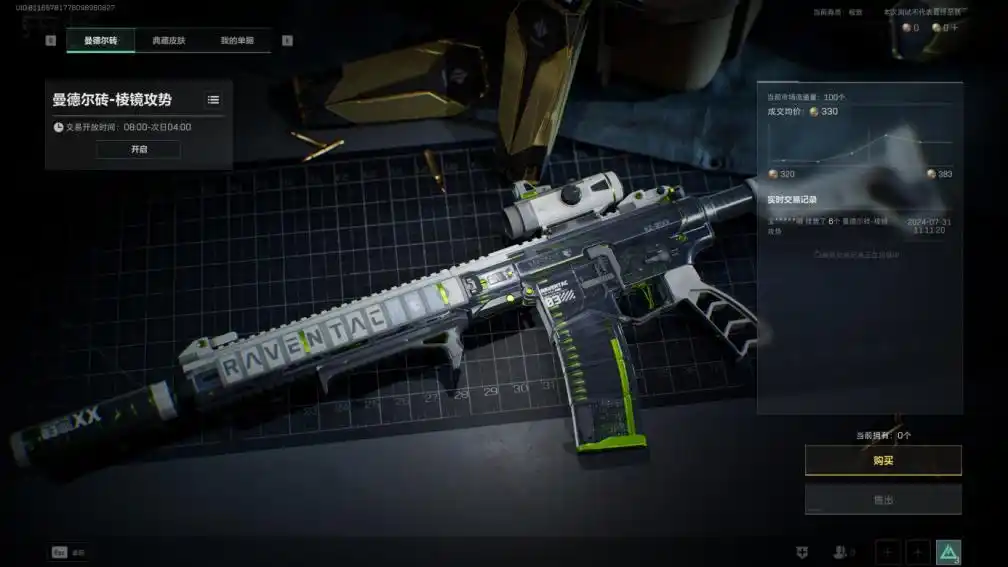Switch to the 曼德尔砖 tab

coord(100,41)
